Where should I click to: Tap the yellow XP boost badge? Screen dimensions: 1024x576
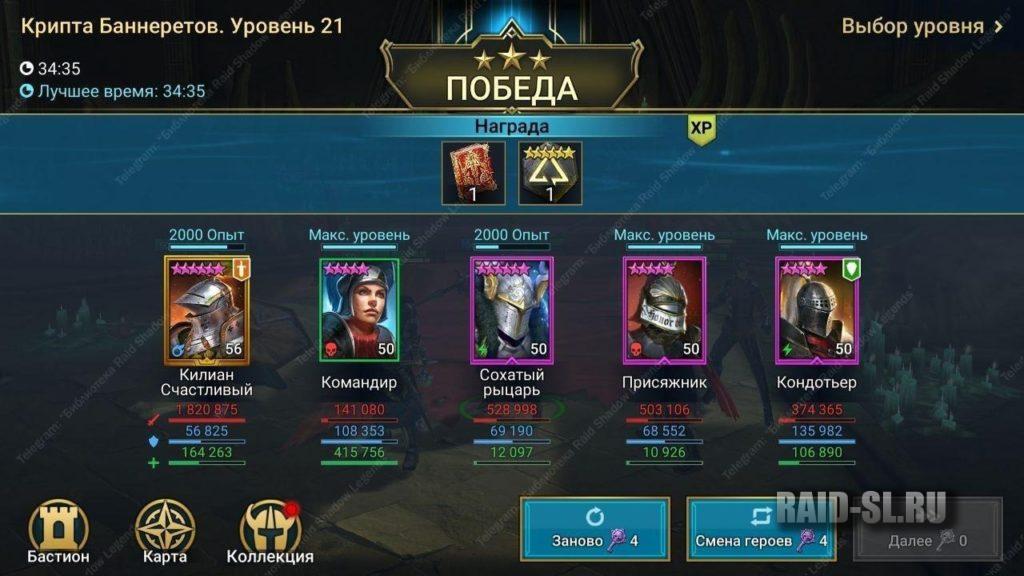tap(702, 130)
